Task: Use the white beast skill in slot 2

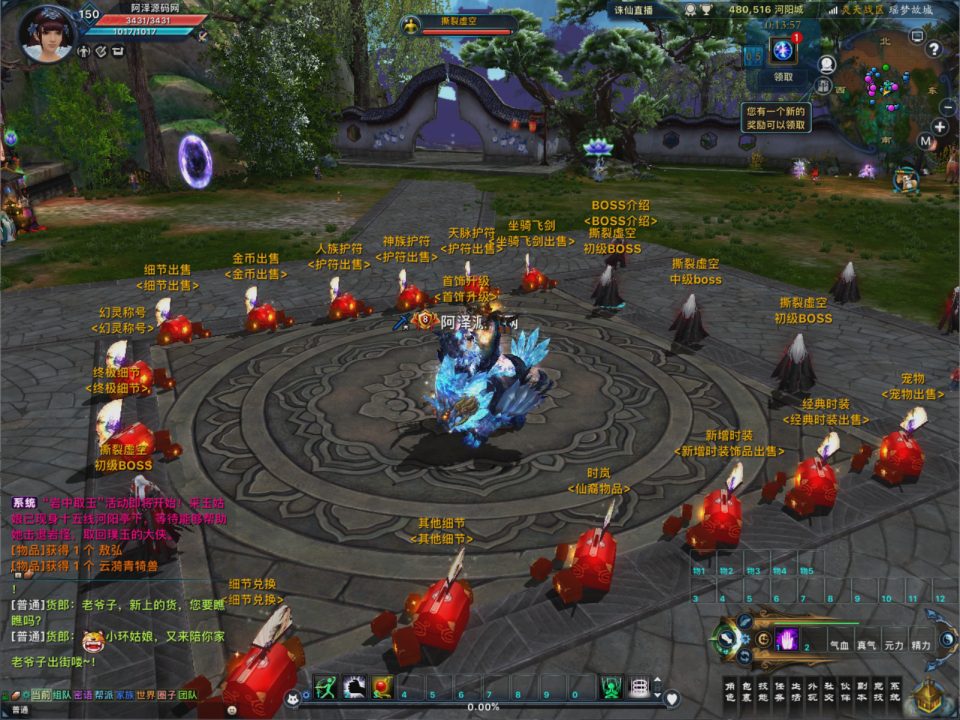Action: pyautogui.click(x=354, y=687)
